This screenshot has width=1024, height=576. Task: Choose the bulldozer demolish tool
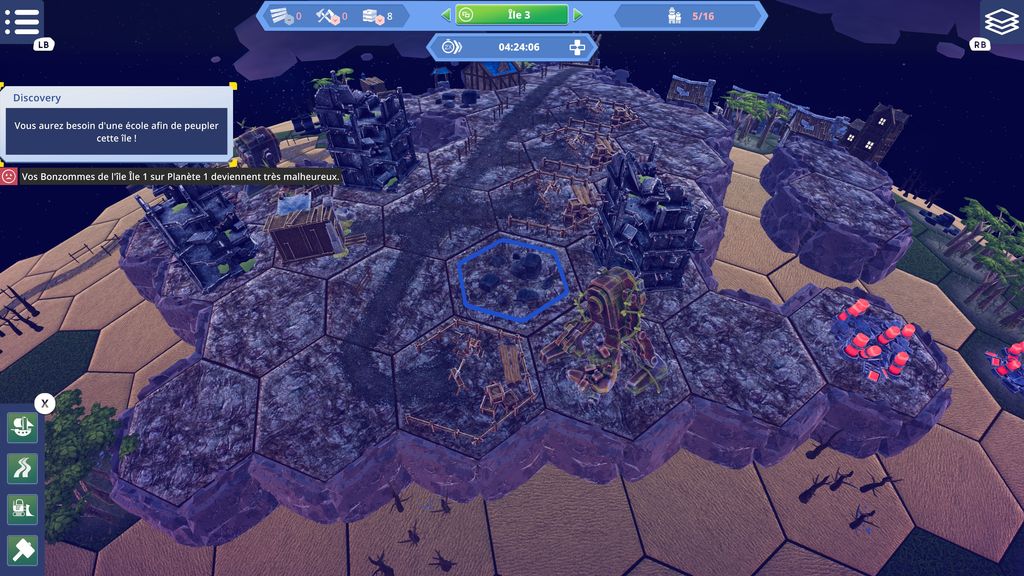(x=22, y=508)
